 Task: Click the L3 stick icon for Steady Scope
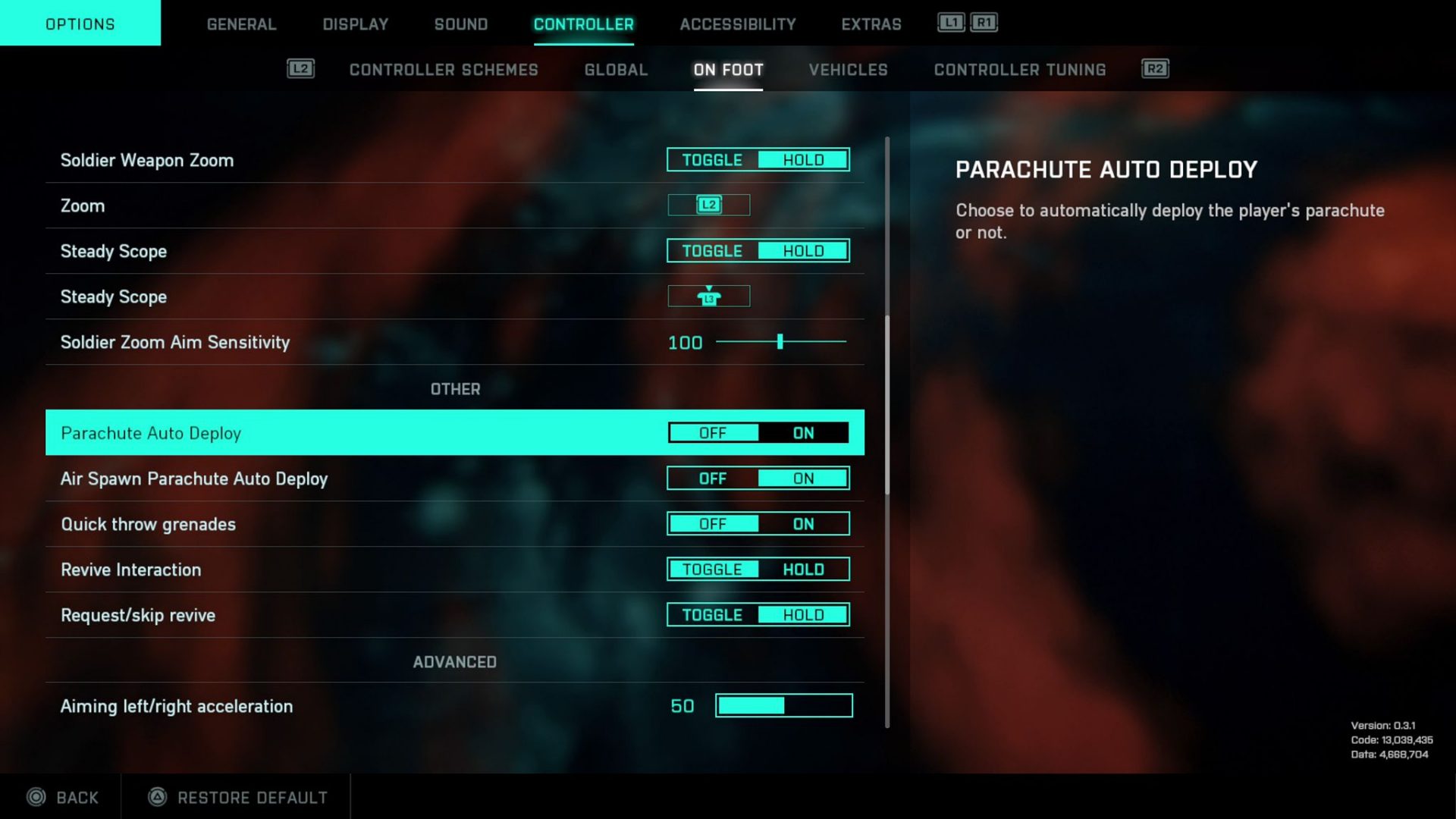point(708,296)
